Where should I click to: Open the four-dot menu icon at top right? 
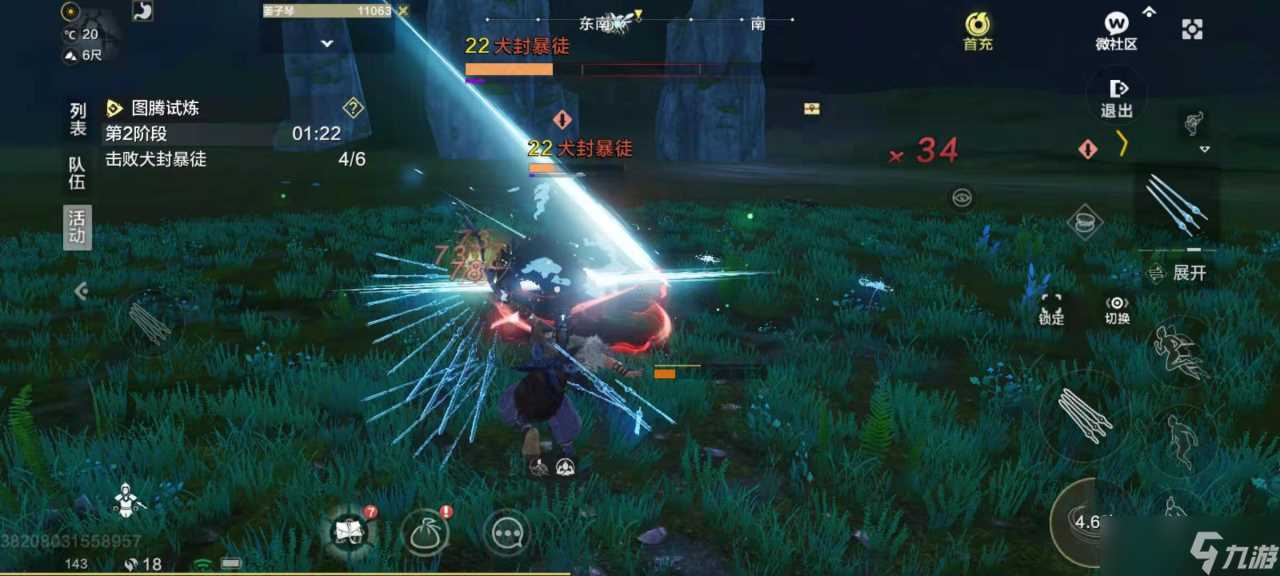click(x=1192, y=30)
